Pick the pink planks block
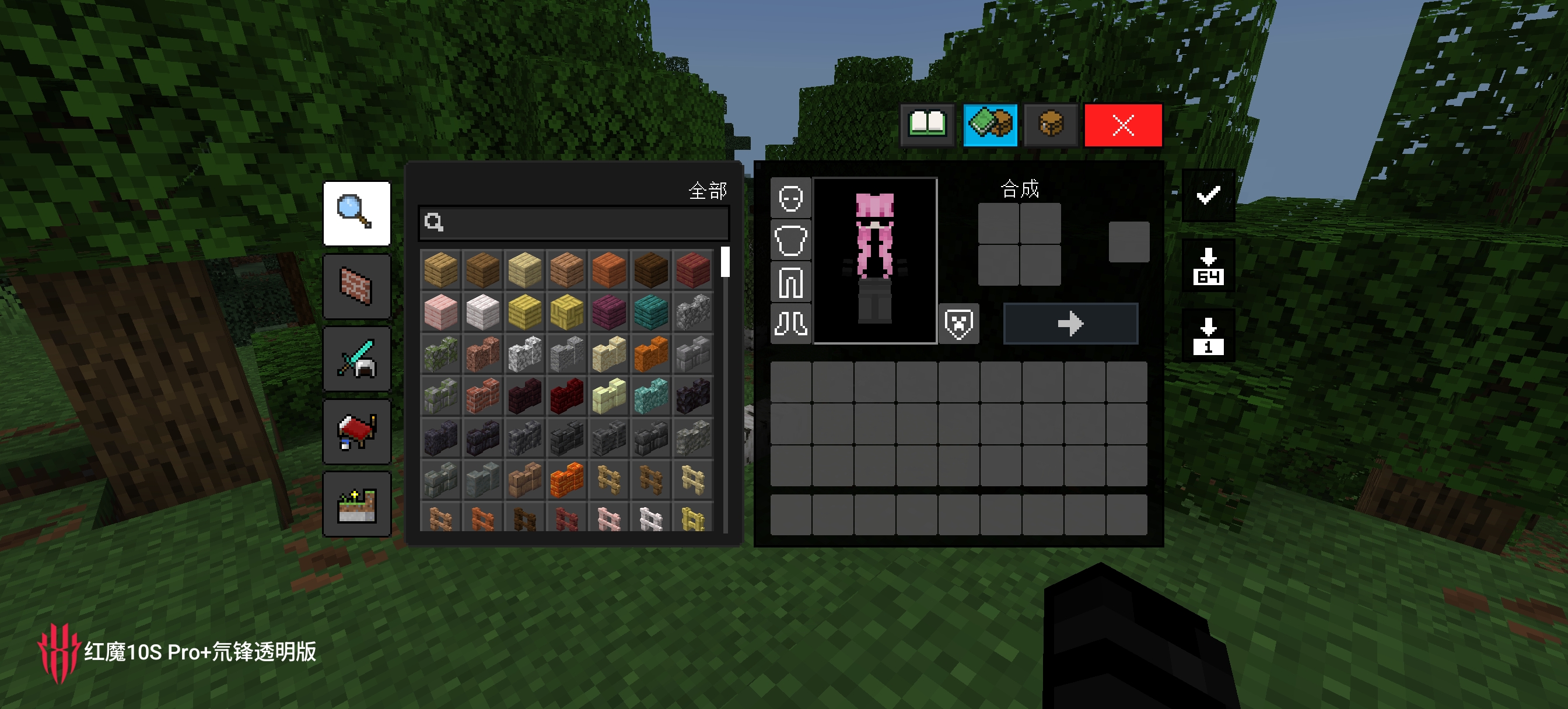The image size is (1568, 709). tap(440, 311)
